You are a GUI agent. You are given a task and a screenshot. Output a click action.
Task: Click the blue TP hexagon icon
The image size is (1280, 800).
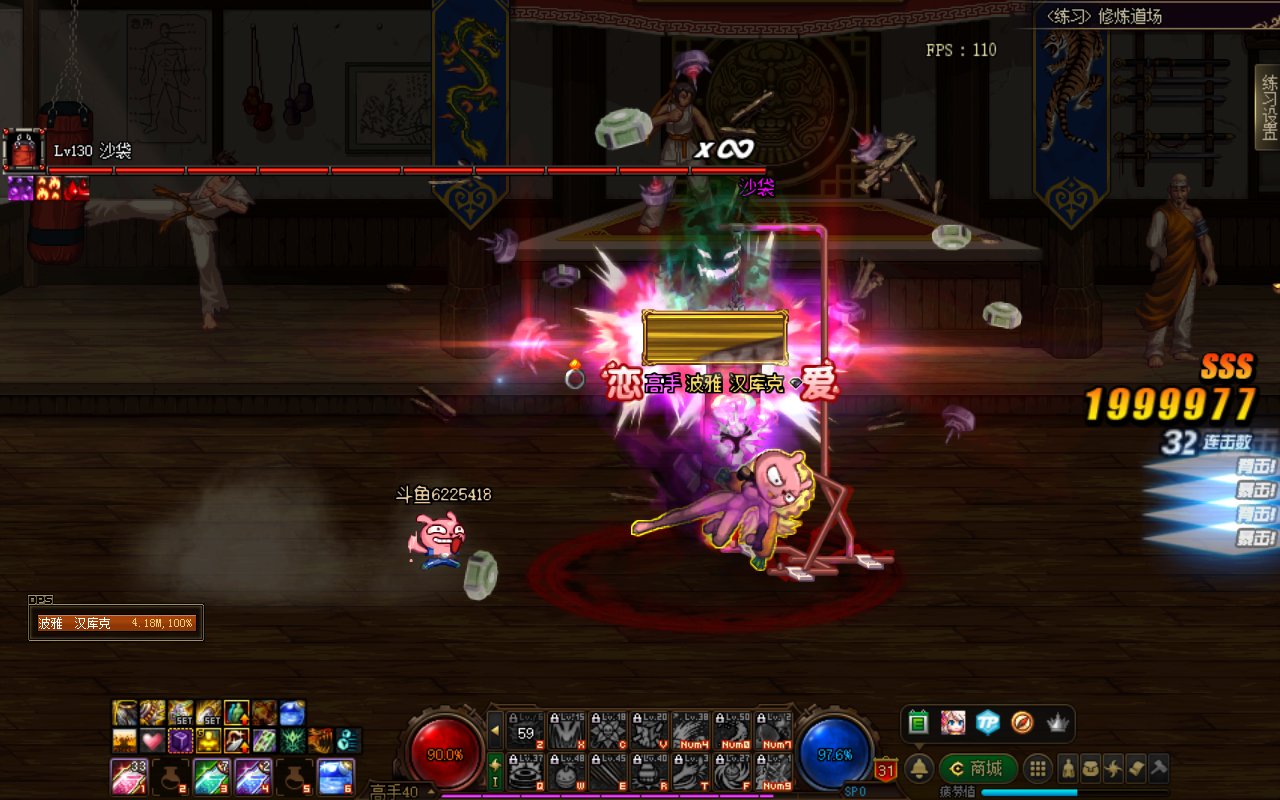coord(988,722)
